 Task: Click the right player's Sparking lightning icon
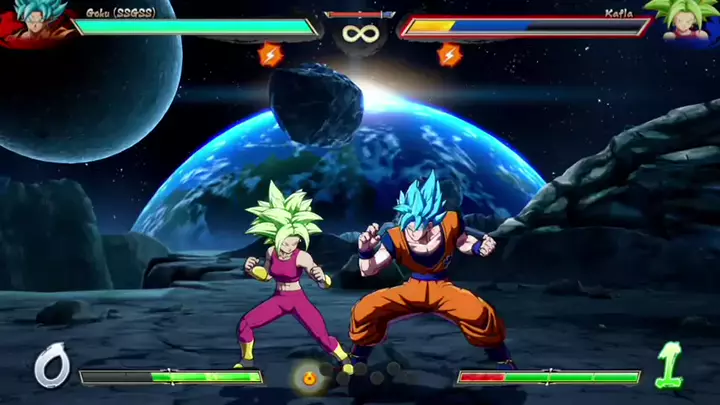(449, 54)
